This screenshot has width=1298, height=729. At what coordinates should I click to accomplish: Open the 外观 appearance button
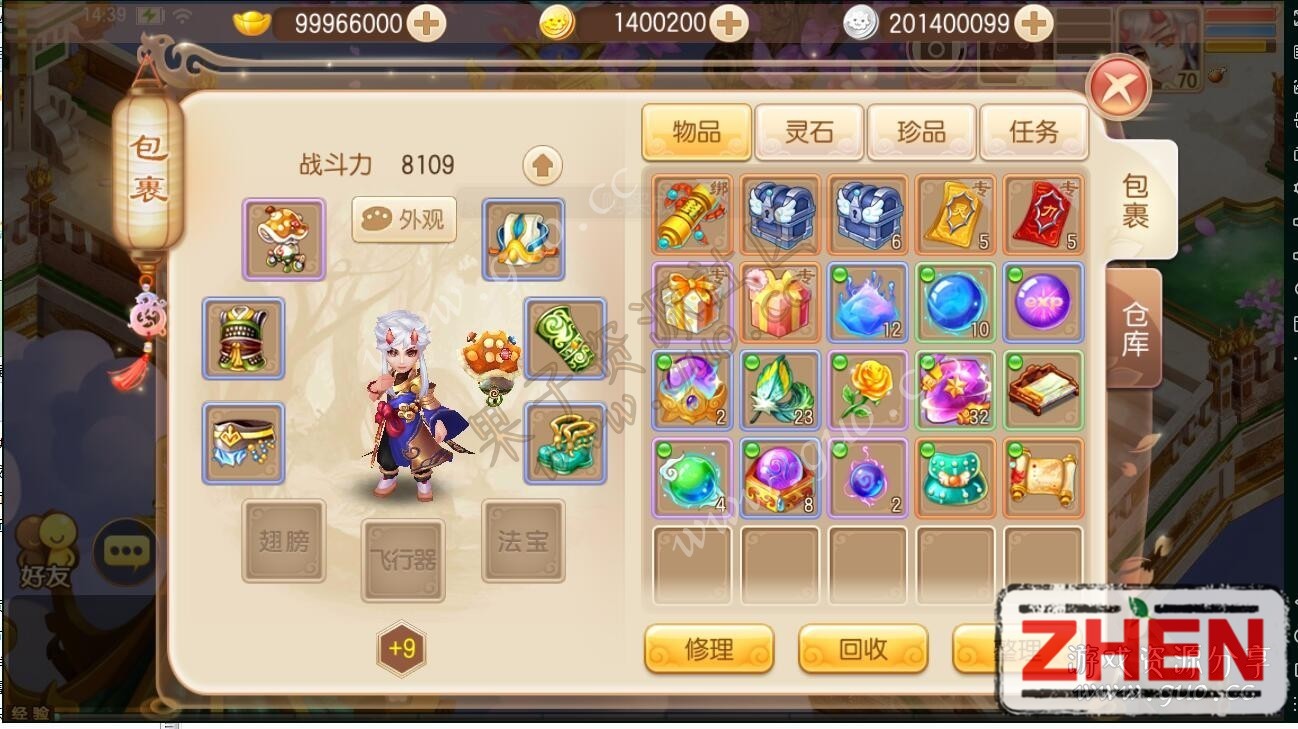point(404,220)
